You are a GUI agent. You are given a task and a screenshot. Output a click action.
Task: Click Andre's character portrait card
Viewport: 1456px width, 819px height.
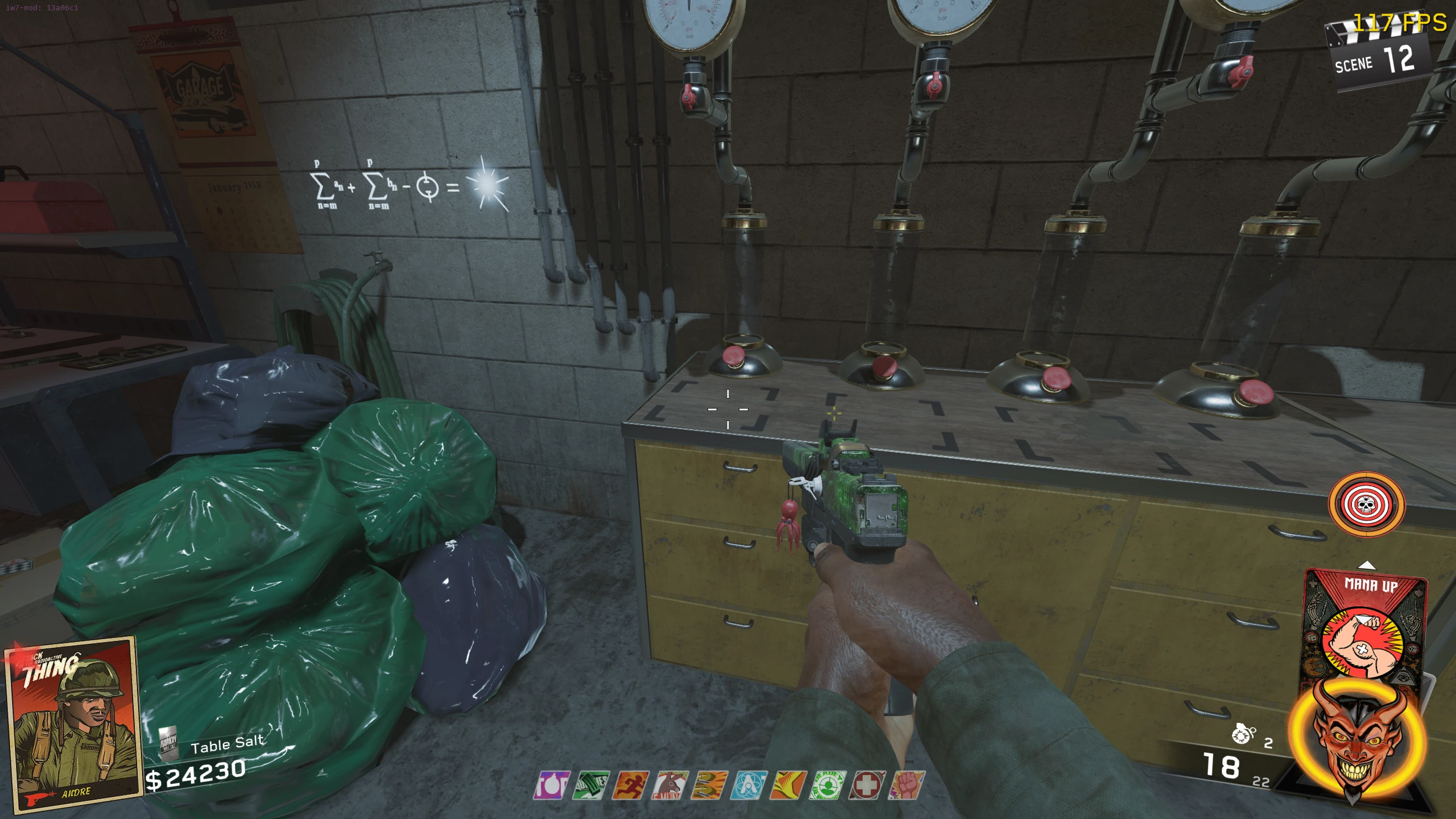[x=72, y=723]
